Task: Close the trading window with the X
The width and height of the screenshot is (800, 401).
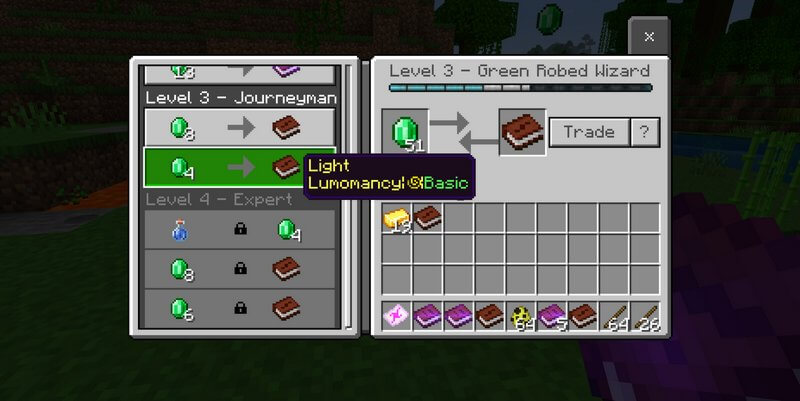Action: point(648,37)
